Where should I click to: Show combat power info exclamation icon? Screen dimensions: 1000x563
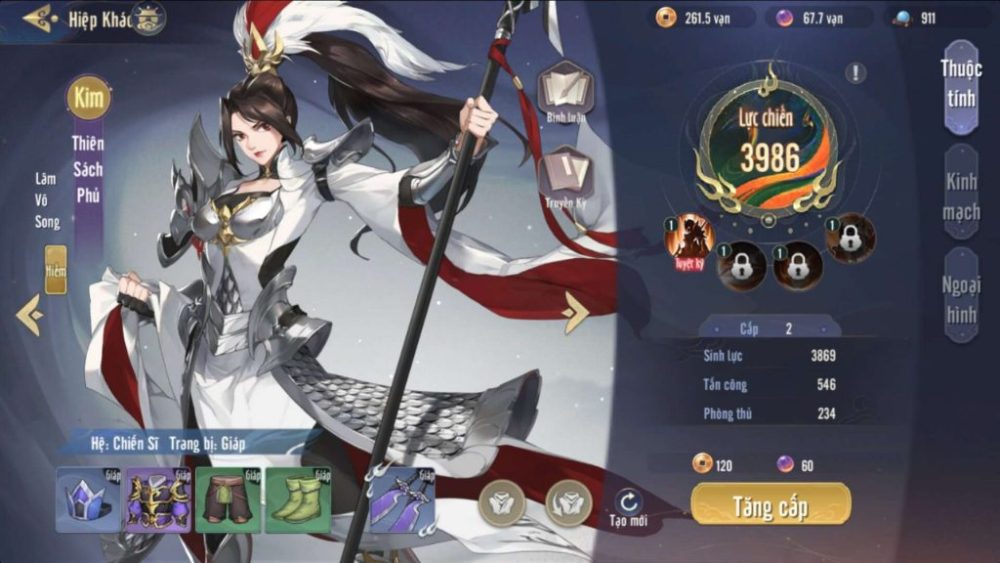tap(855, 72)
